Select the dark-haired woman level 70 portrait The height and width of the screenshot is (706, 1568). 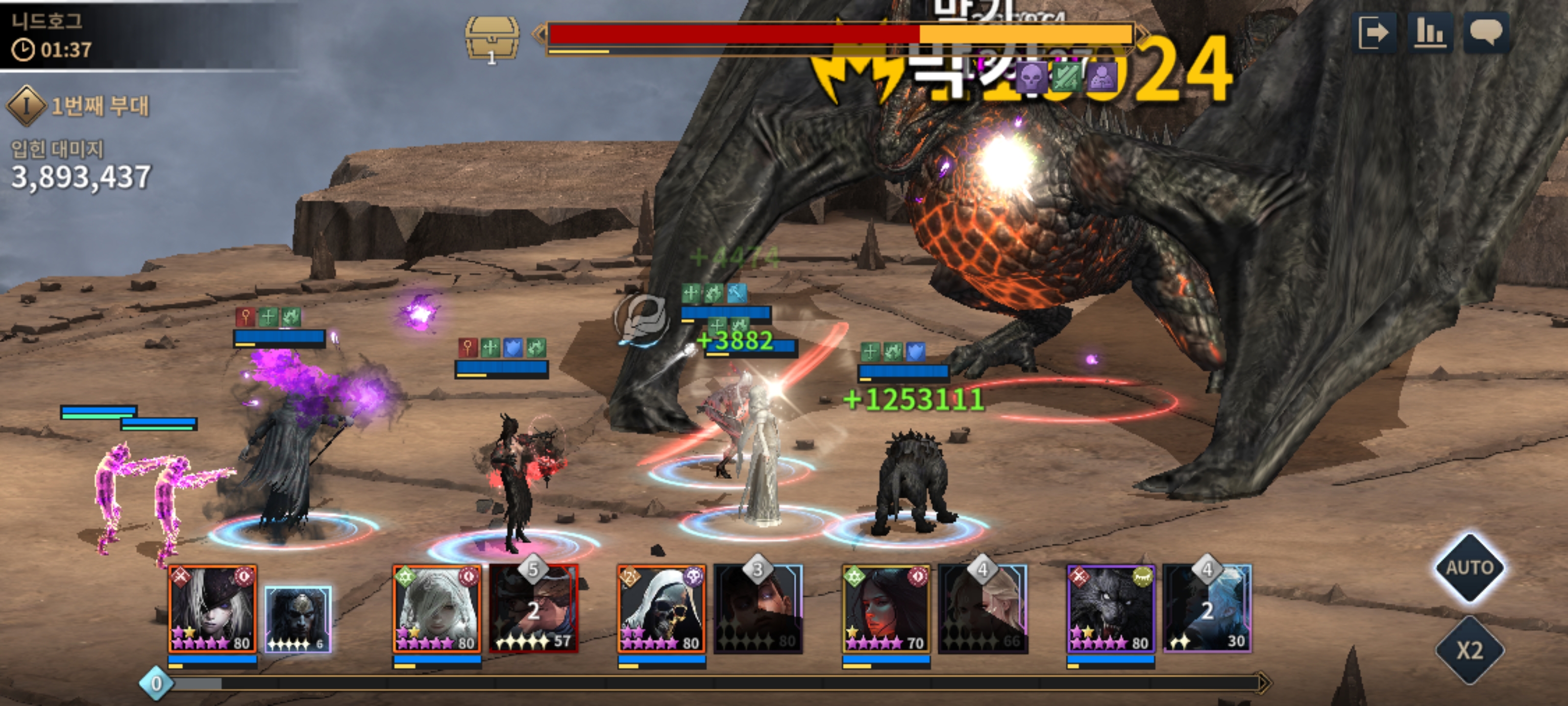click(886, 608)
